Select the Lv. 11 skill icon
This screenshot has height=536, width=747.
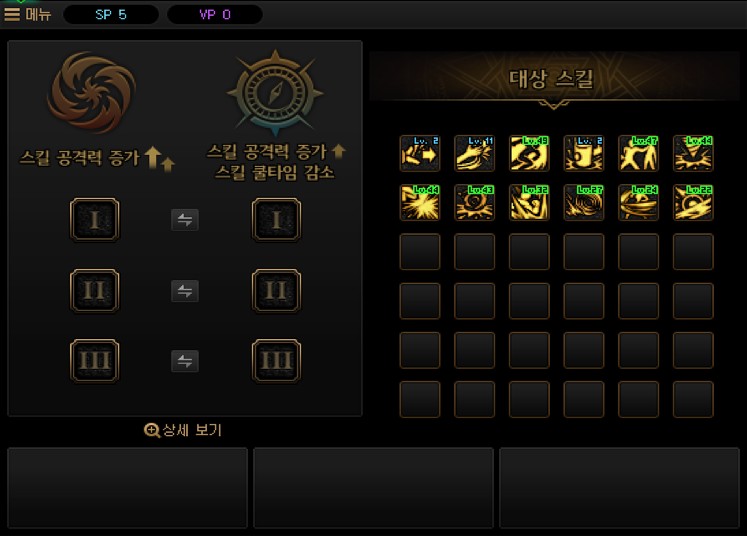point(474,154)
